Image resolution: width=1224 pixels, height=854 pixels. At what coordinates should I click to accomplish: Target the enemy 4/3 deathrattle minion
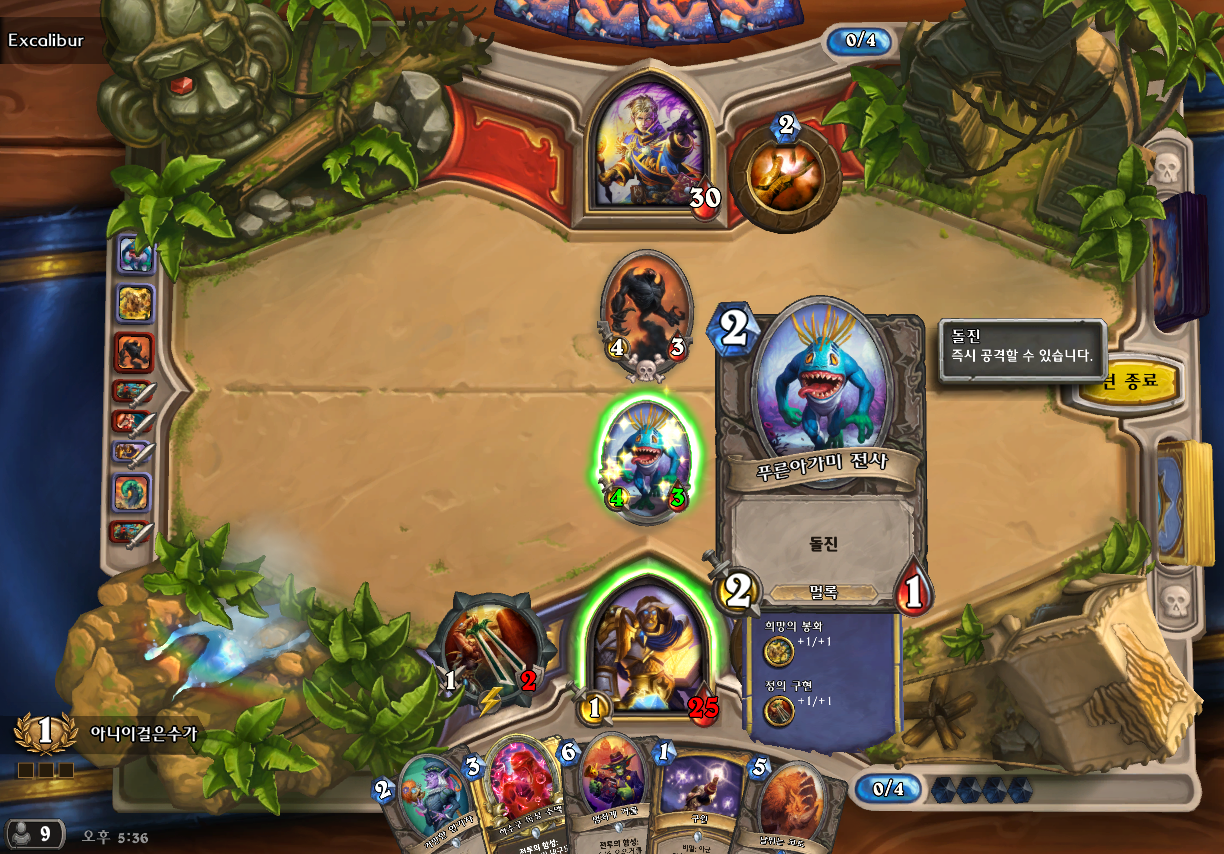point(646,312)
